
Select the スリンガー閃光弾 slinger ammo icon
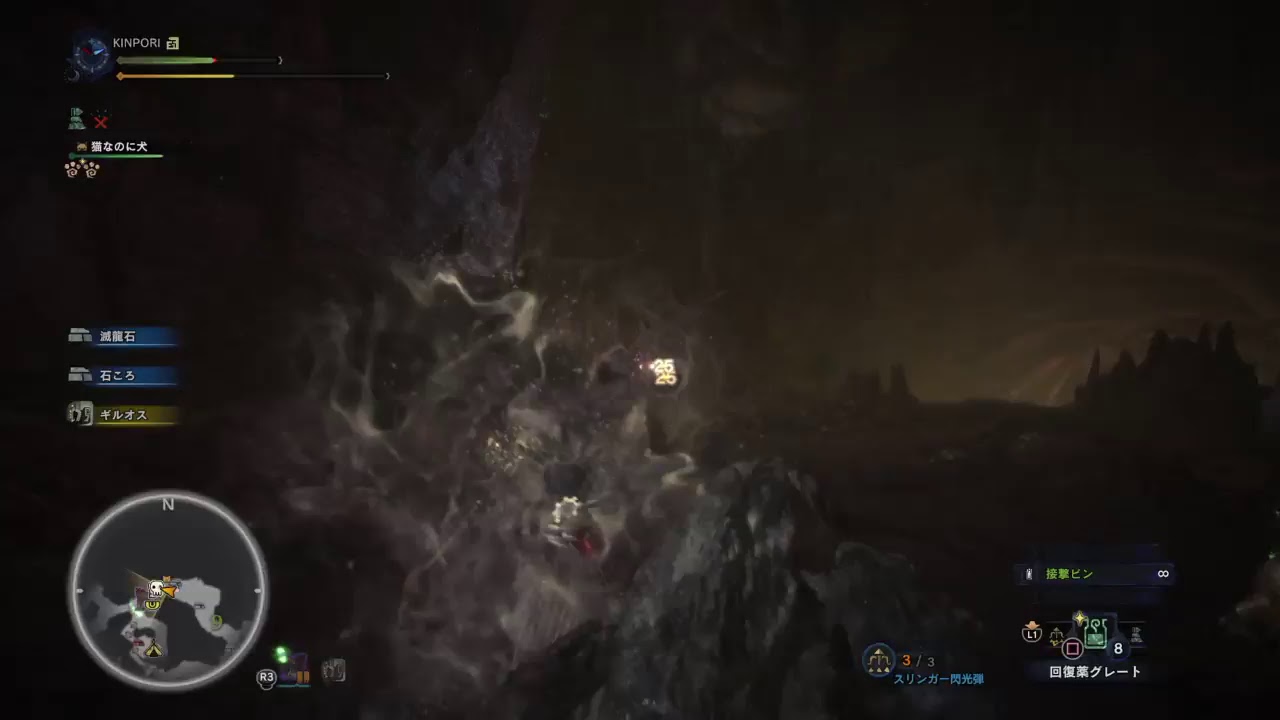coord(878,662)
